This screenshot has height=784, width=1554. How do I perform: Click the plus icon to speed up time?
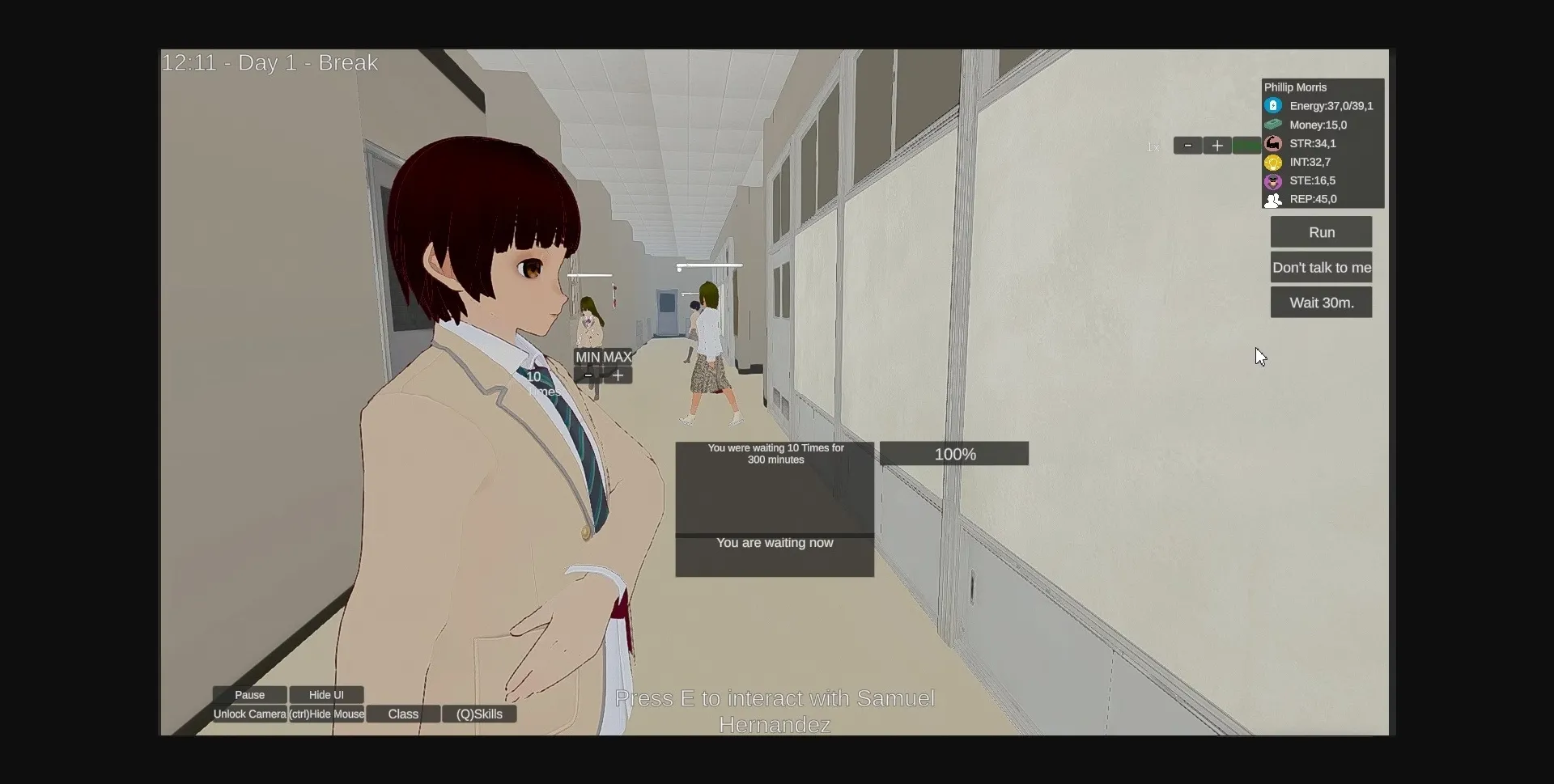1217,146
